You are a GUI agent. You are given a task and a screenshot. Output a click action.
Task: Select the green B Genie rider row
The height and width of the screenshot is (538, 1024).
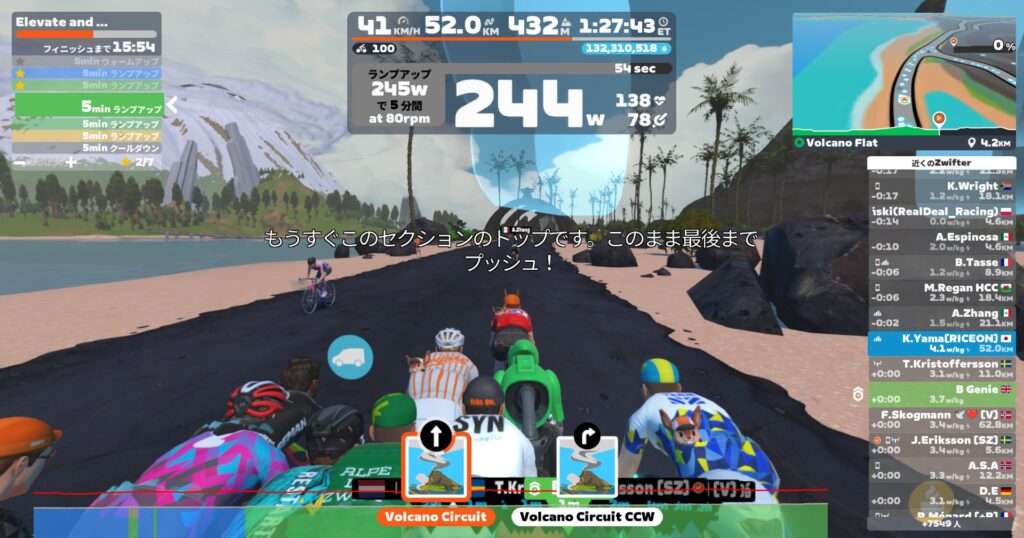942,394
